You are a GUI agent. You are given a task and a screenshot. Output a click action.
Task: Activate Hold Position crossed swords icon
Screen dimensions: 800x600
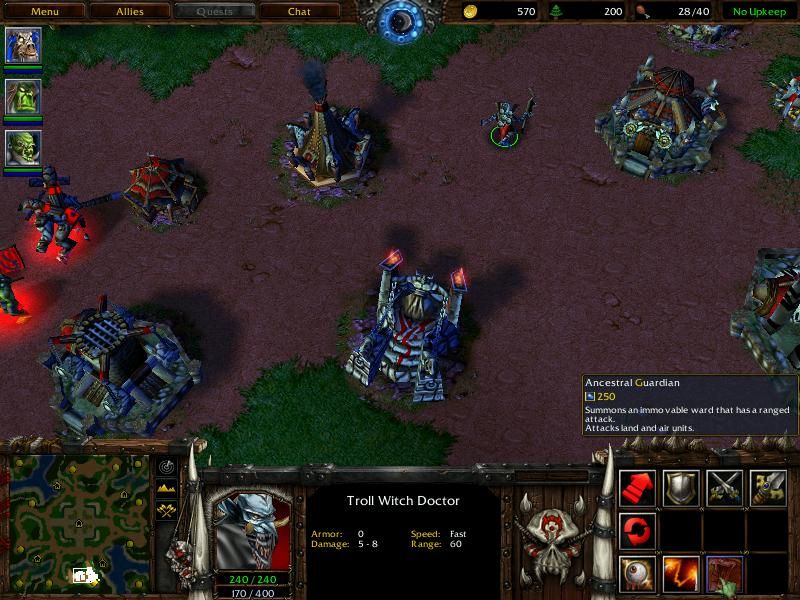724,487
